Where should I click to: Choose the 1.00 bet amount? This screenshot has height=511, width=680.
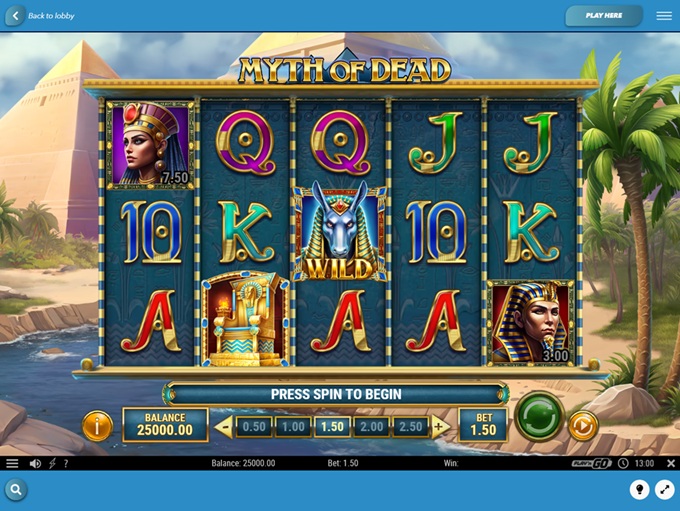tap(293, 427)
